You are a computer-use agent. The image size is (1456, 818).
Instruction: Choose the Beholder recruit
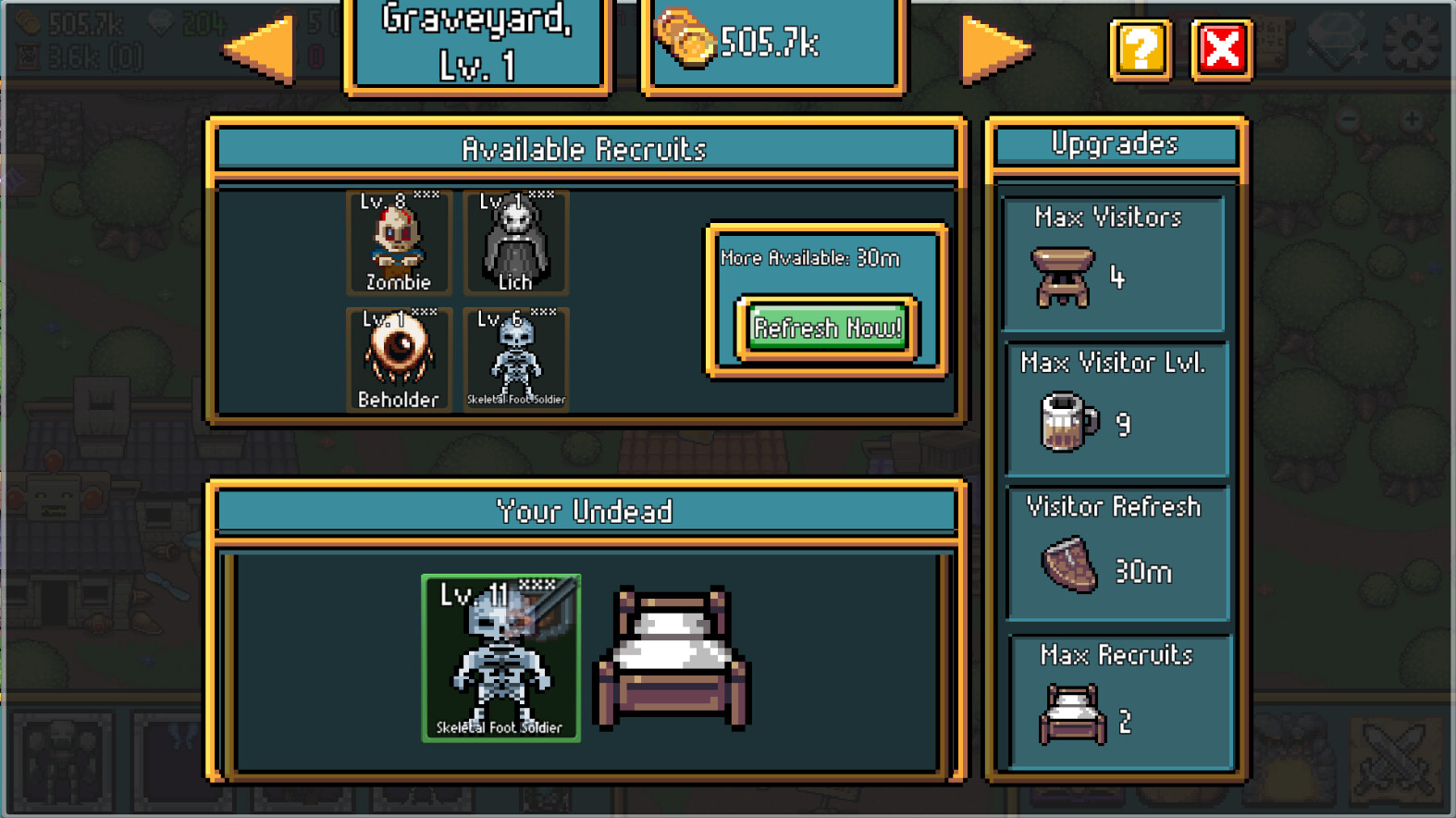coord(398,360)
